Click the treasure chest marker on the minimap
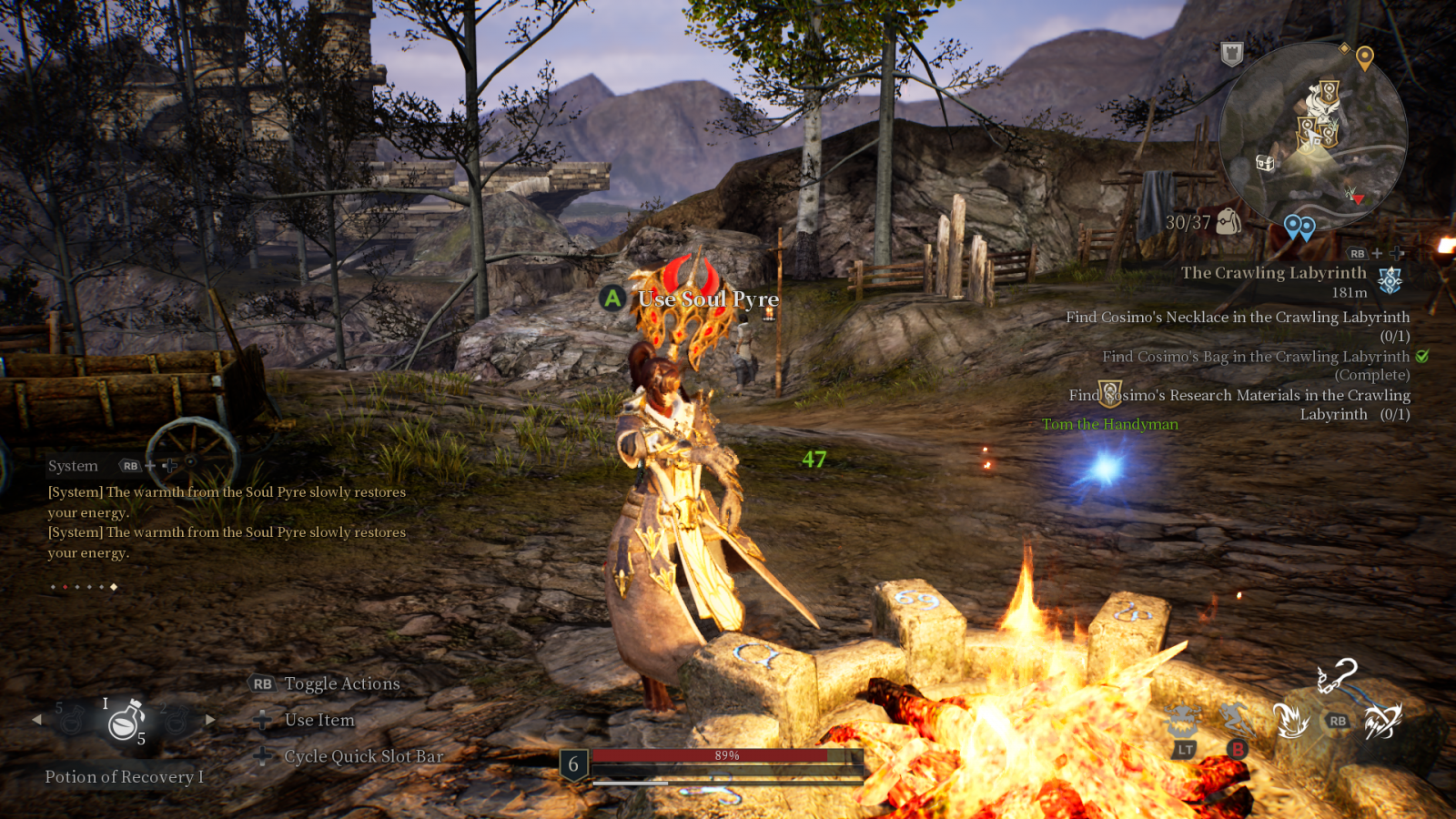The image size is (1456, 819). point(1265,163)
